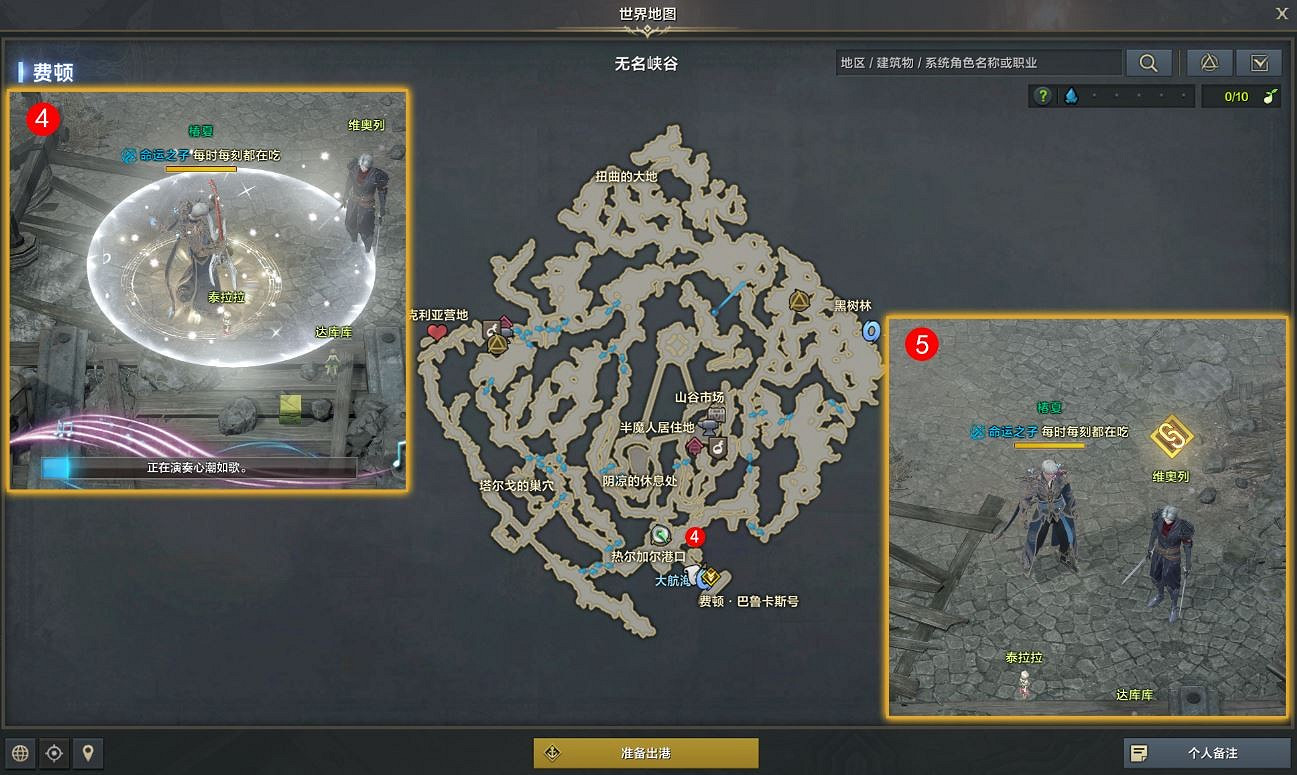Click the checkbox quest tracker icon
The image size is (1297, 775).
click(x=1260, y=62)
